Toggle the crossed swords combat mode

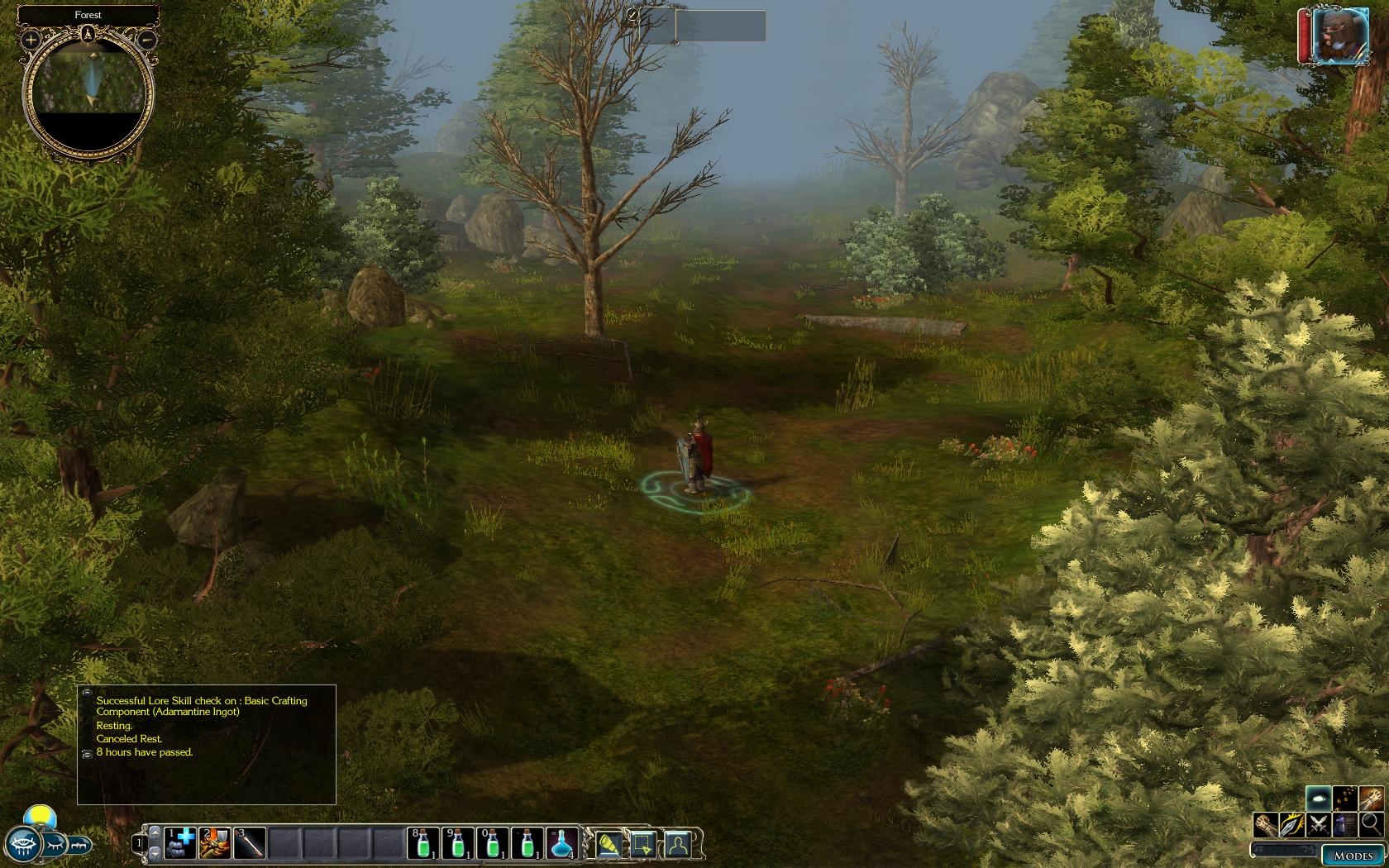click(1319, 823)
